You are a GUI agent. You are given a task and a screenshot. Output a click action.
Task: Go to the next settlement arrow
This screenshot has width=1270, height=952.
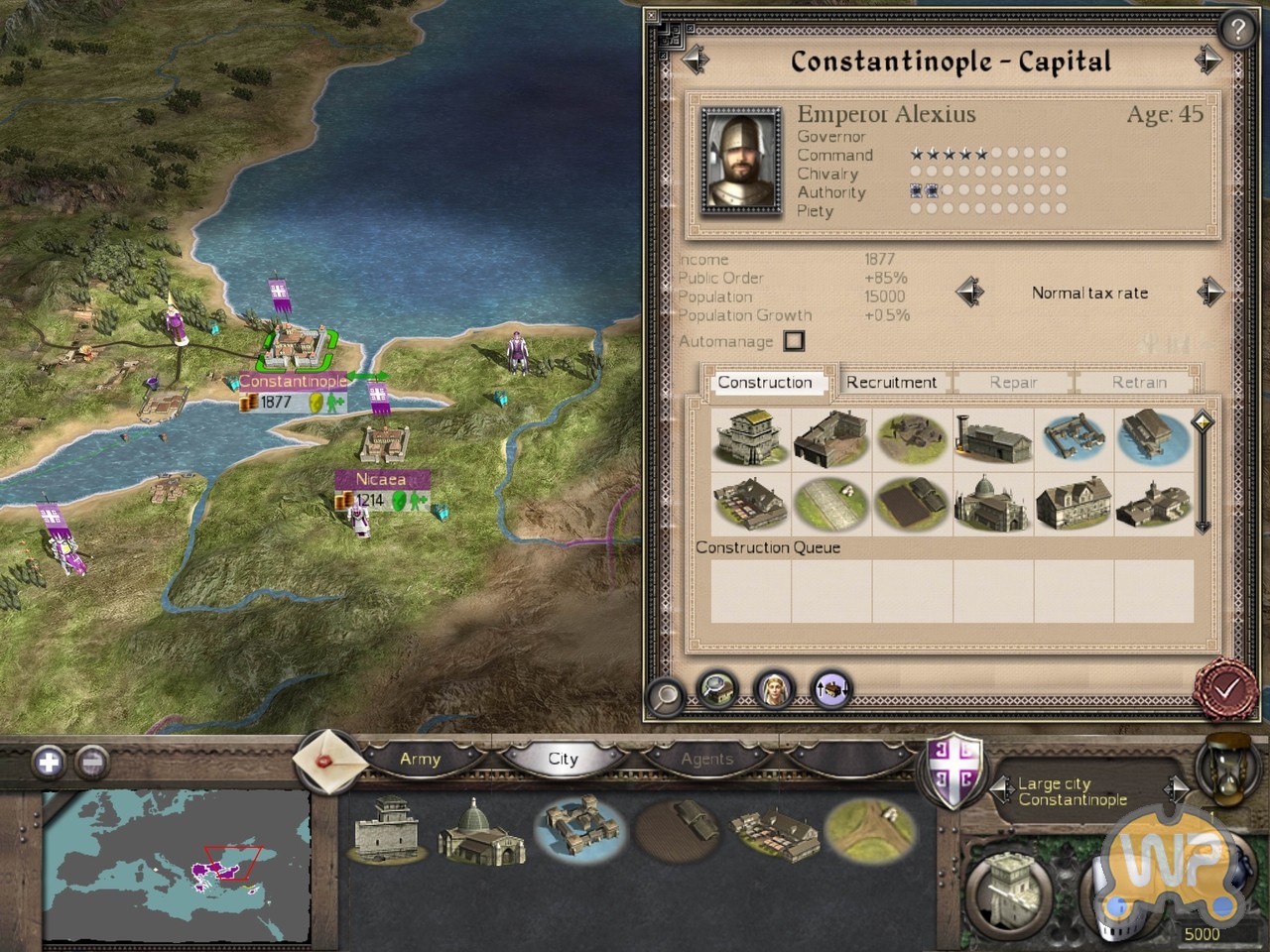pos(1207,61)
